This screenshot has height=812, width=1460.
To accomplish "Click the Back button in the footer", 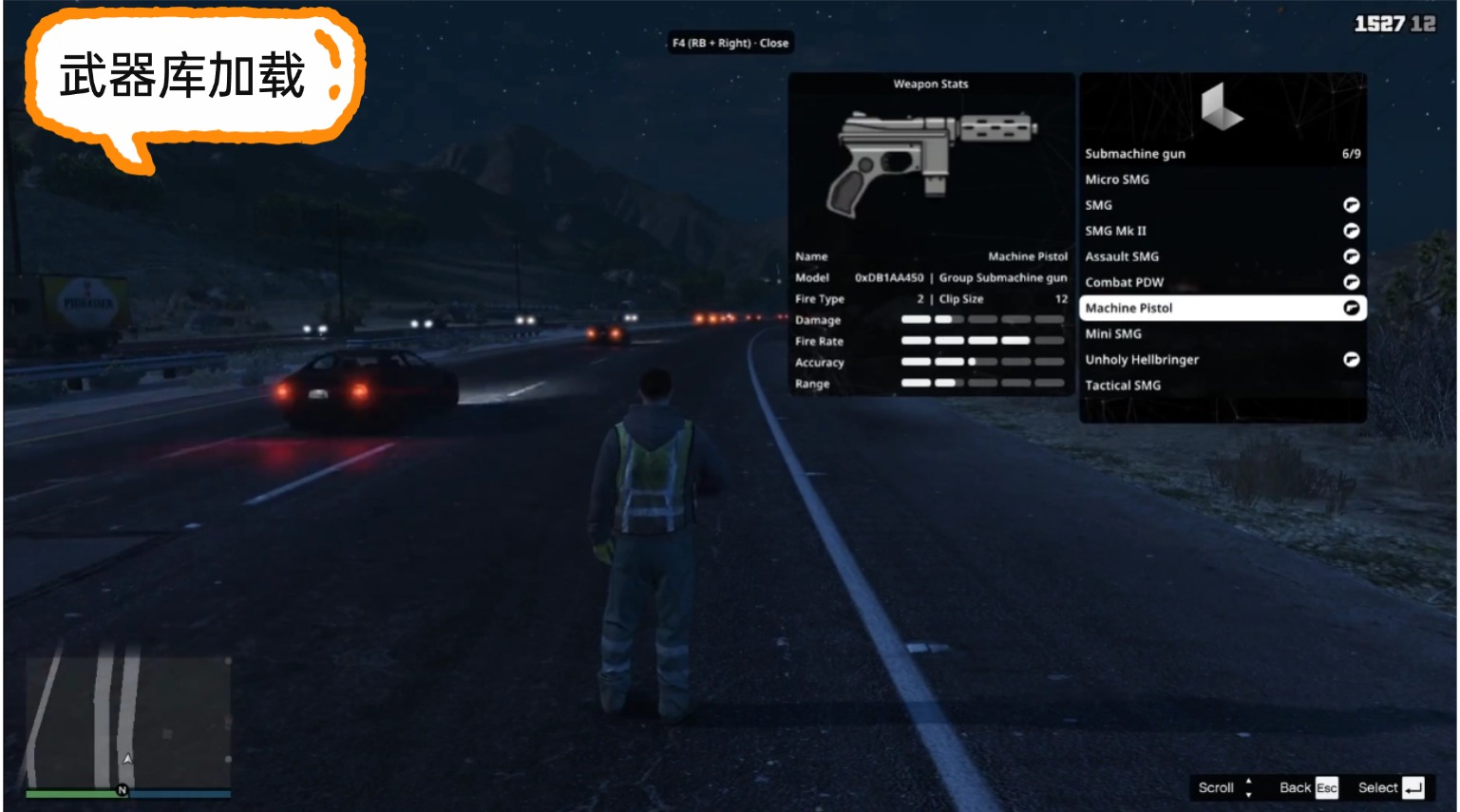I will 1307,787.
